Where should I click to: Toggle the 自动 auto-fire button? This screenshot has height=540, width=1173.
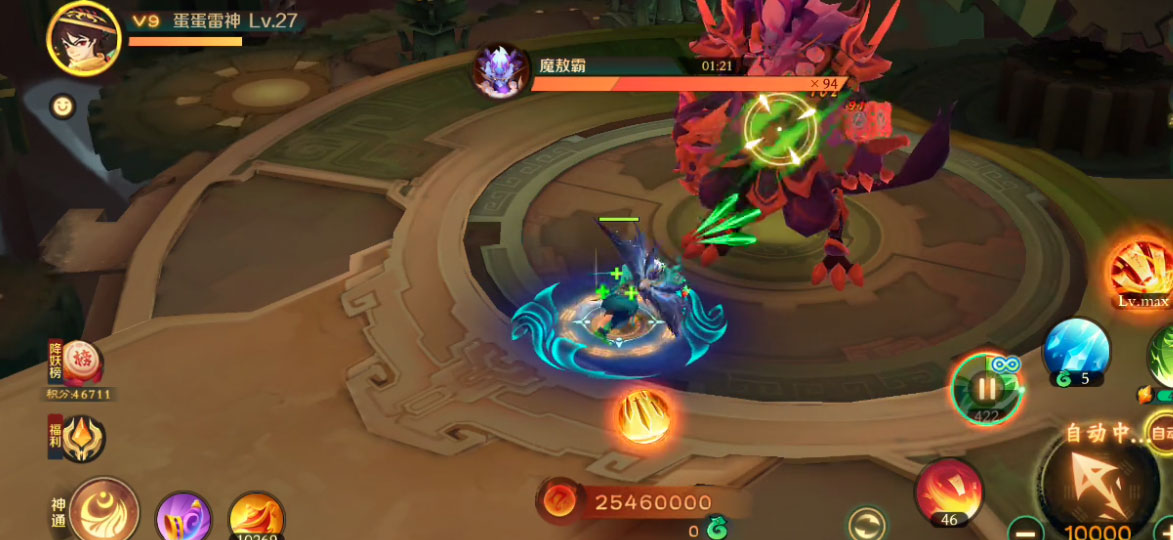1161,433
